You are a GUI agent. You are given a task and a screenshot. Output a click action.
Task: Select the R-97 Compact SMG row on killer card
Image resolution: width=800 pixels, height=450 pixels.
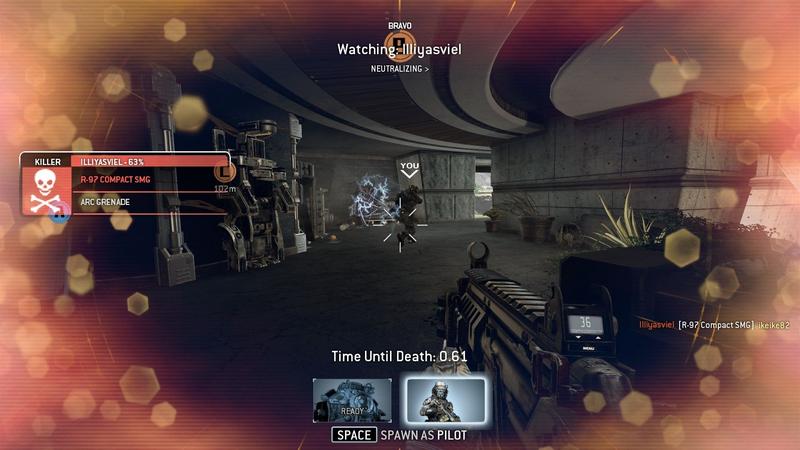[150, 180]
